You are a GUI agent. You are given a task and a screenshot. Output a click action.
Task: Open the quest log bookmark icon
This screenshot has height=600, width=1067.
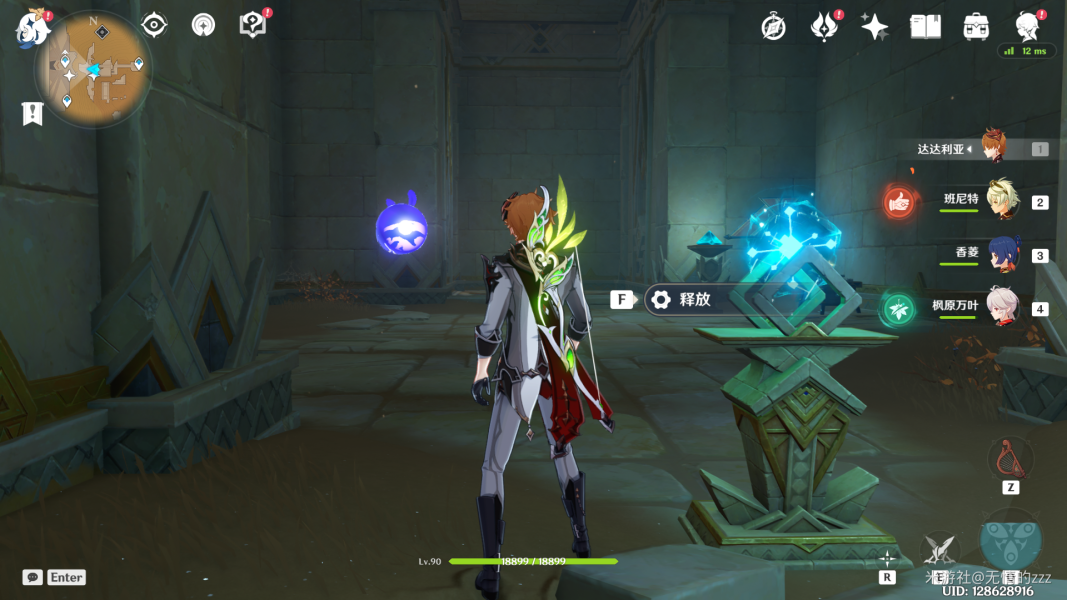pyautogui.click(x=32, y=113)
